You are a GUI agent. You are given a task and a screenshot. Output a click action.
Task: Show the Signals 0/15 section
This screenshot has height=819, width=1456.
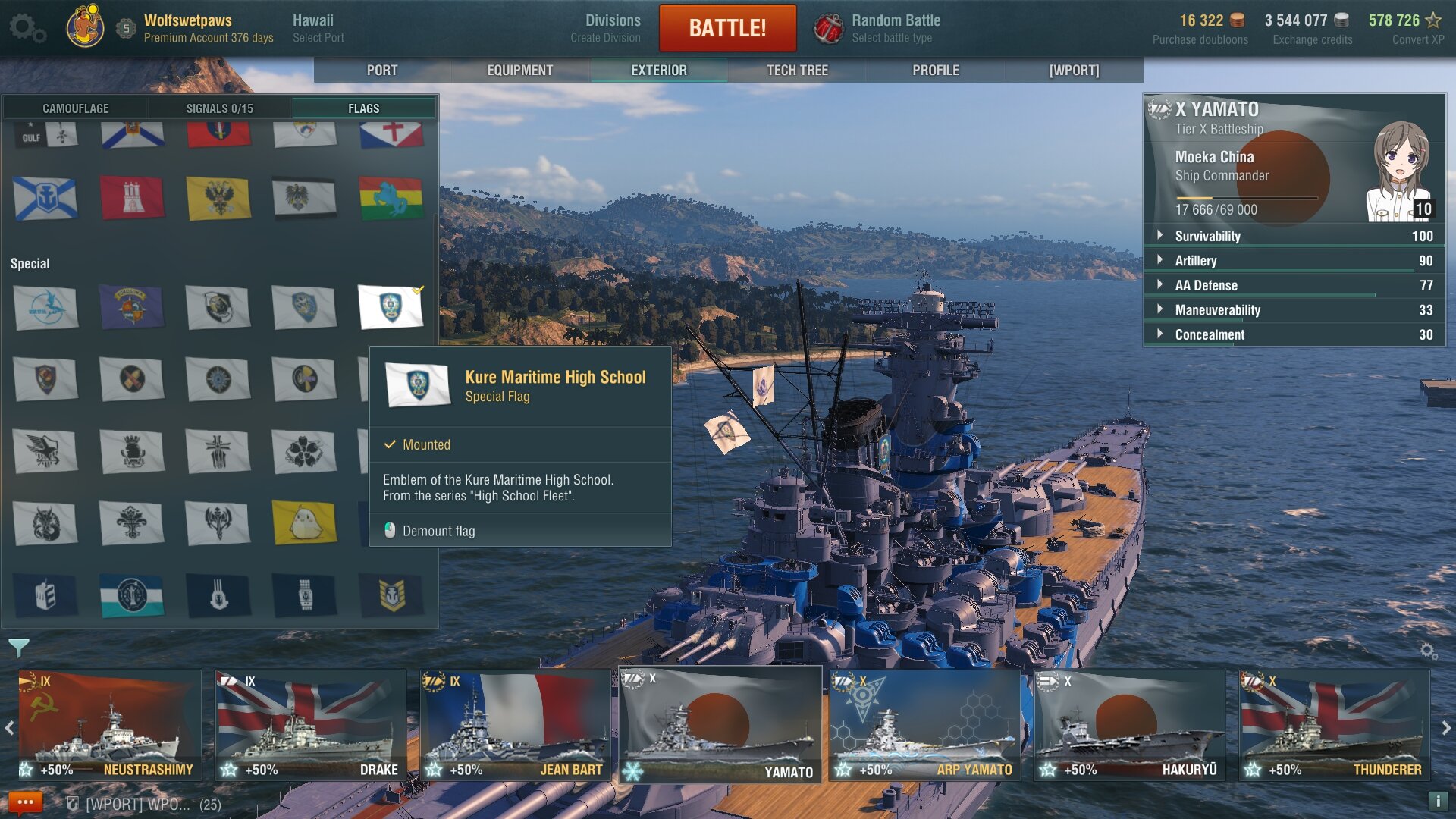coord(219,108)
